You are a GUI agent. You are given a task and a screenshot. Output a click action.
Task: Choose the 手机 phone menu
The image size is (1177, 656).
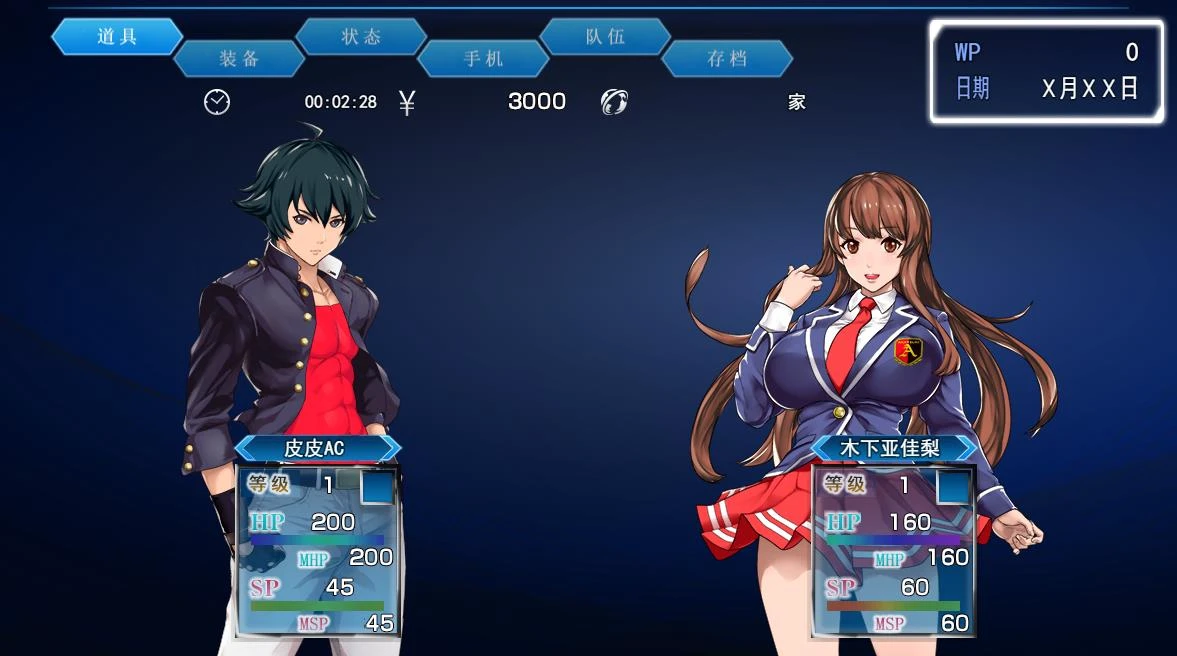483,59
